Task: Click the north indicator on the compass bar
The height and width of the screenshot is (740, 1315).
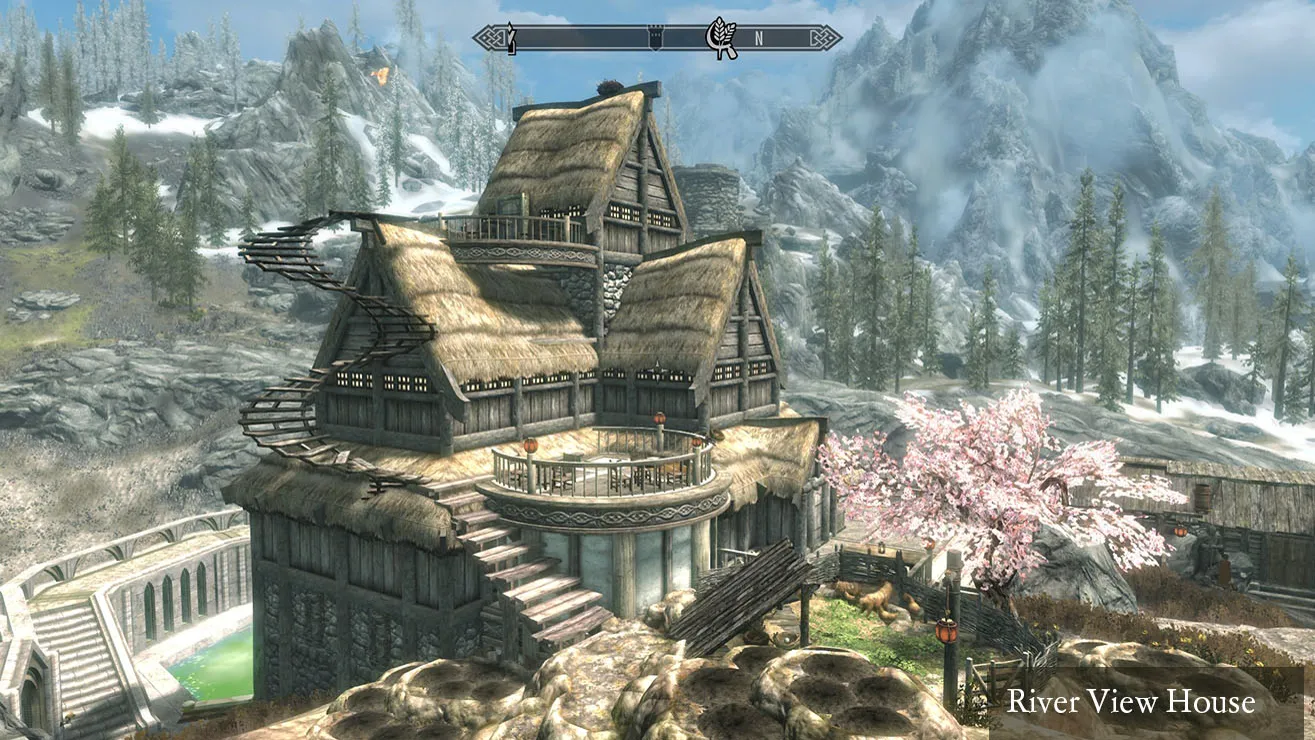Action: coord(759,39)
